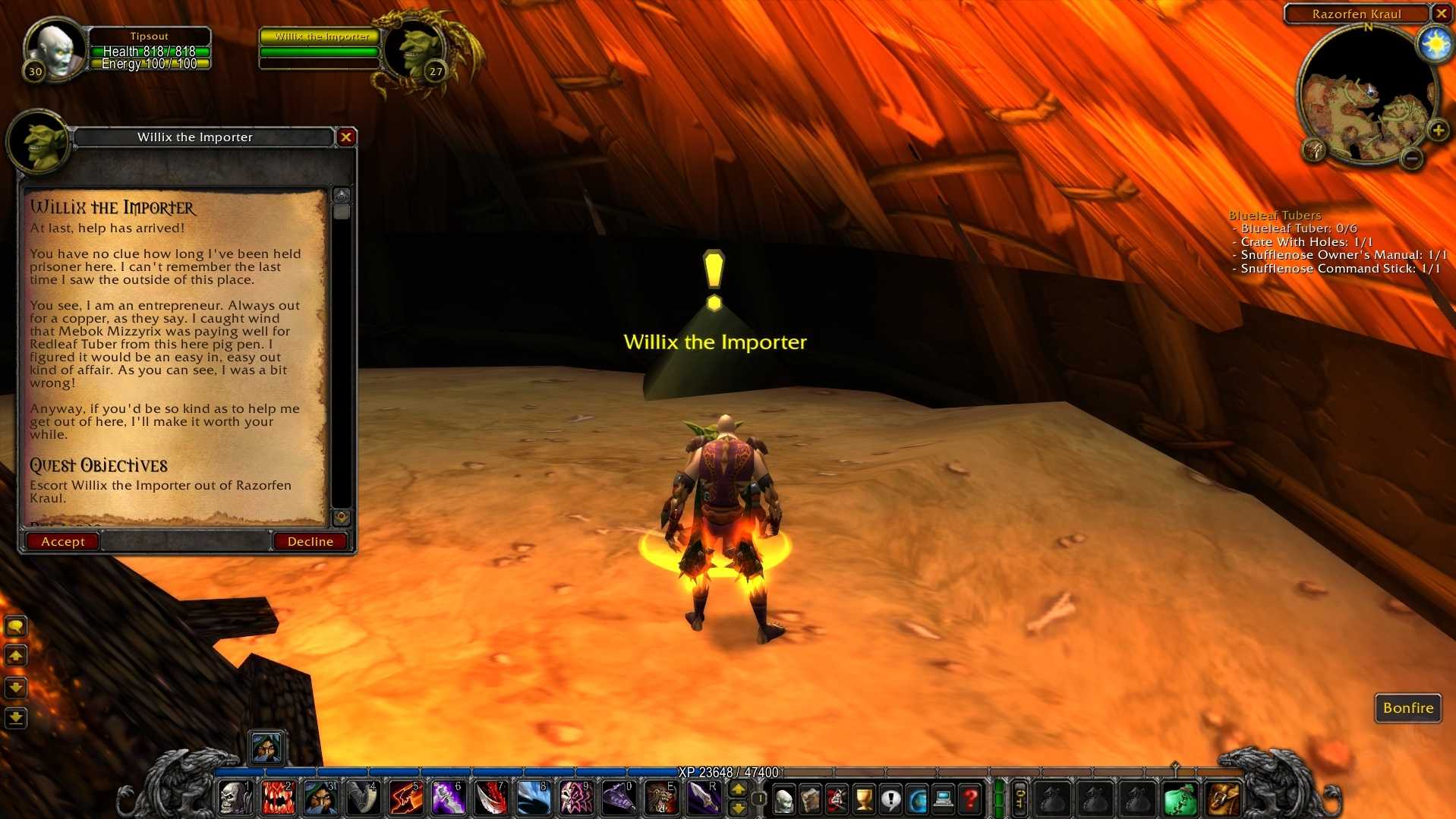Click the sun time-of-day indicator

point(1435,45)
